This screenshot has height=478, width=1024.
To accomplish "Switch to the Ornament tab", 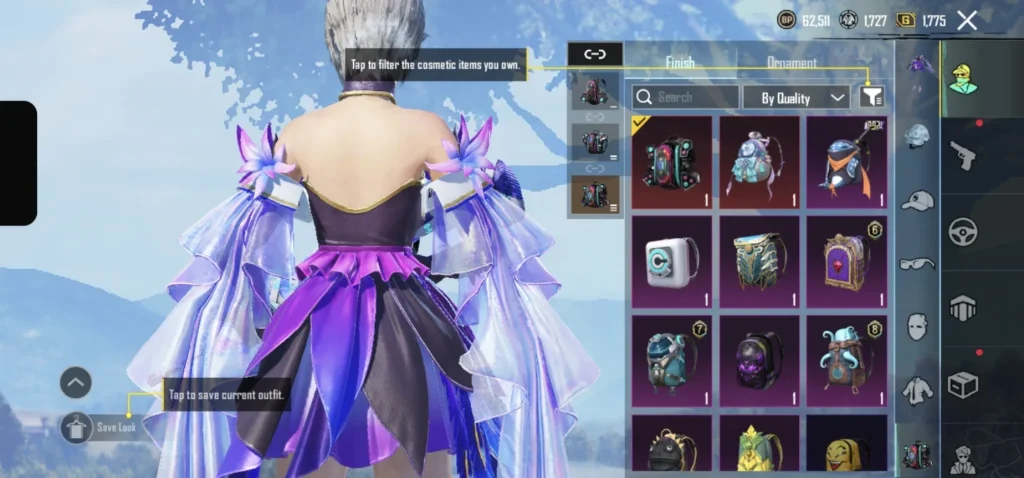I will 791,62.
